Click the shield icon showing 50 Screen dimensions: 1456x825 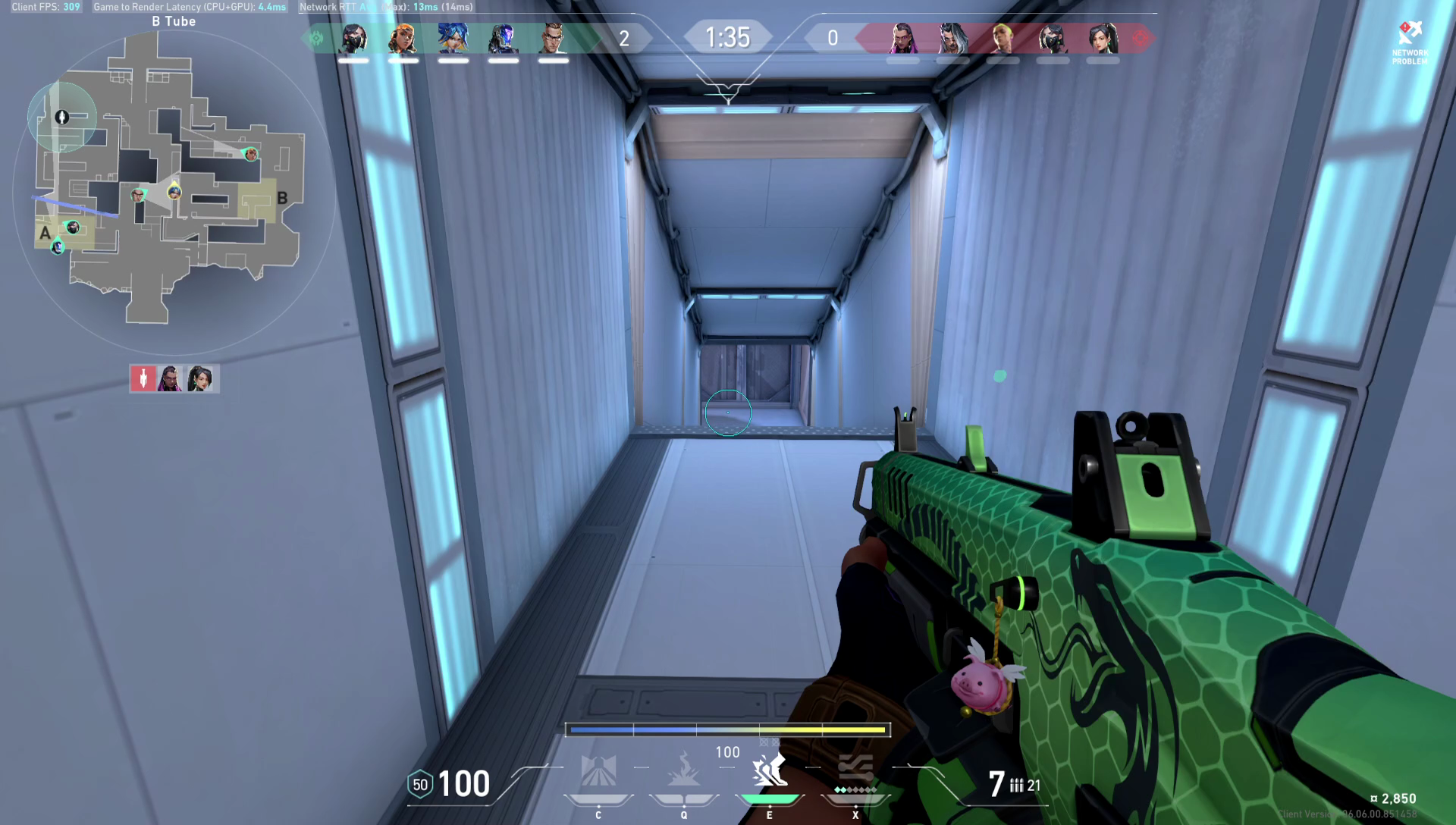422,784
